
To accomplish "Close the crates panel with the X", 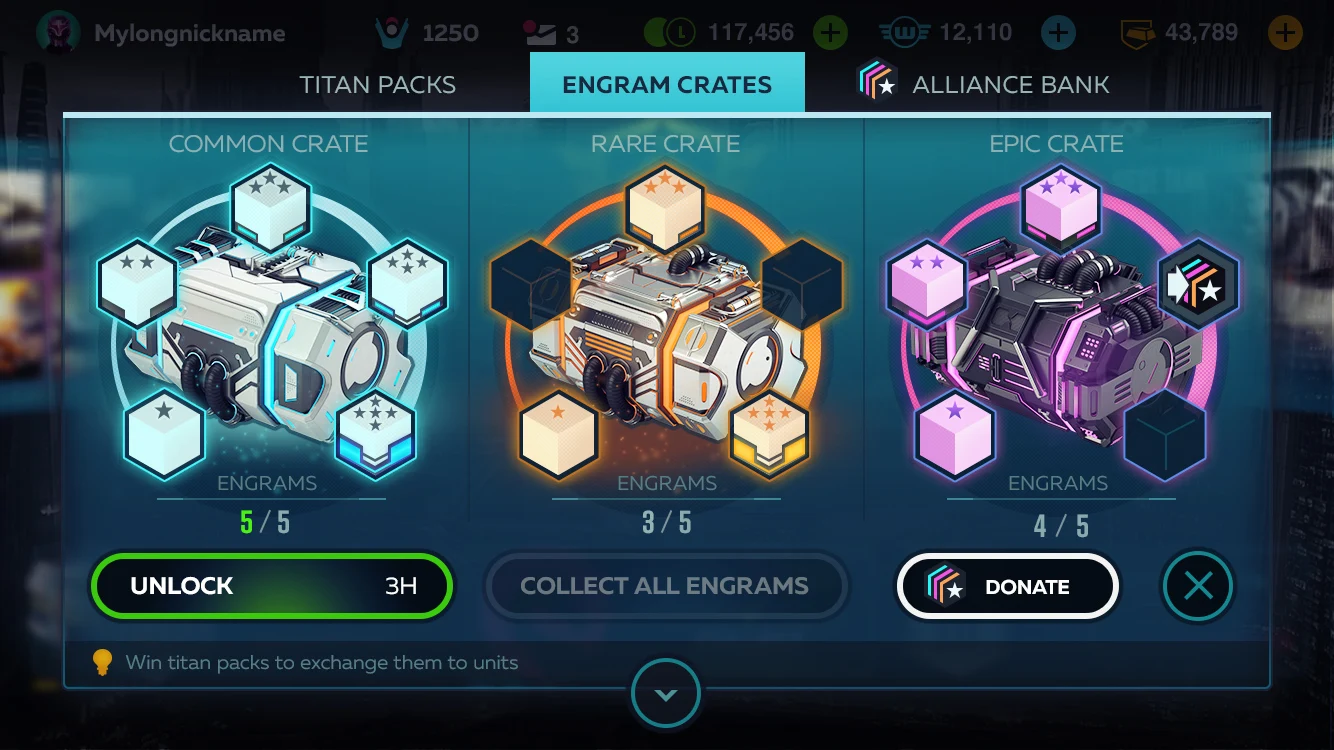I will (1198, 586).
